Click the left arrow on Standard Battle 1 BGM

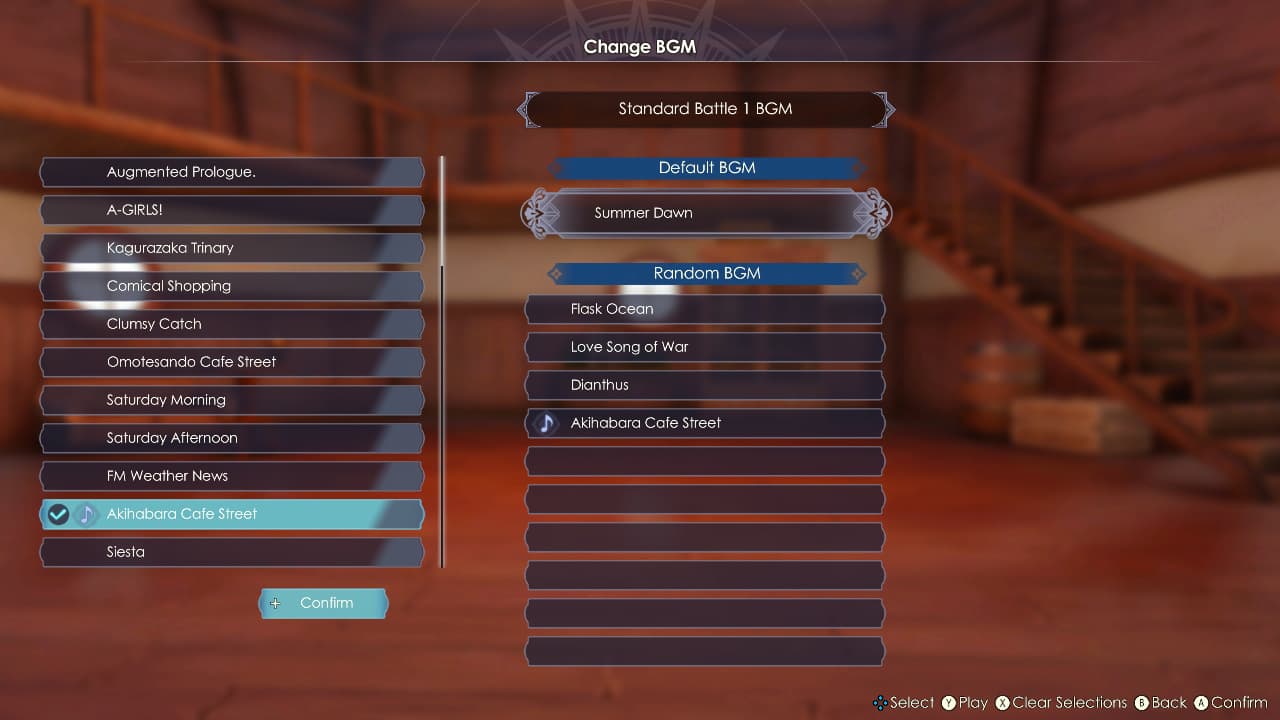tap(524, 109)
